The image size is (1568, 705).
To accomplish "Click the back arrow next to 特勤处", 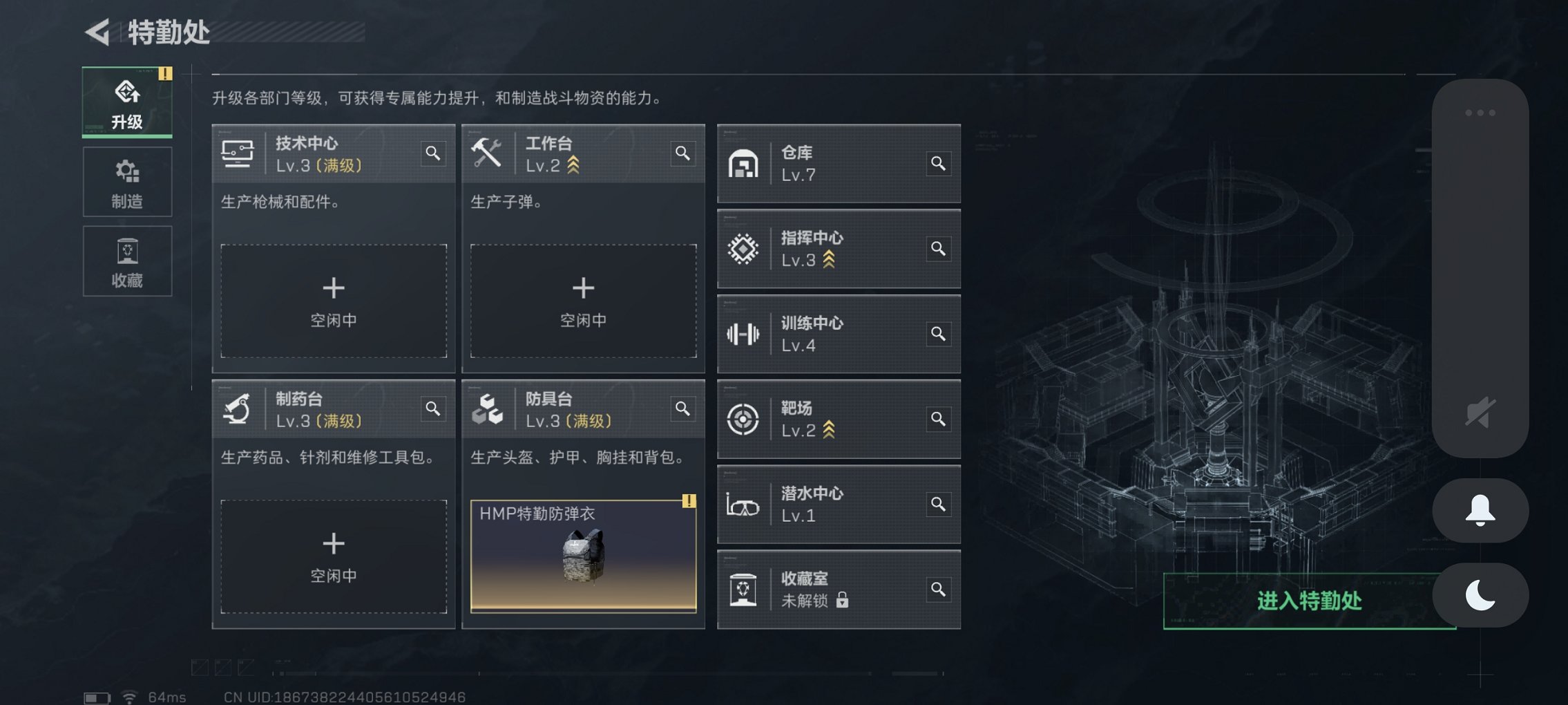I will (x=97, y=30).
